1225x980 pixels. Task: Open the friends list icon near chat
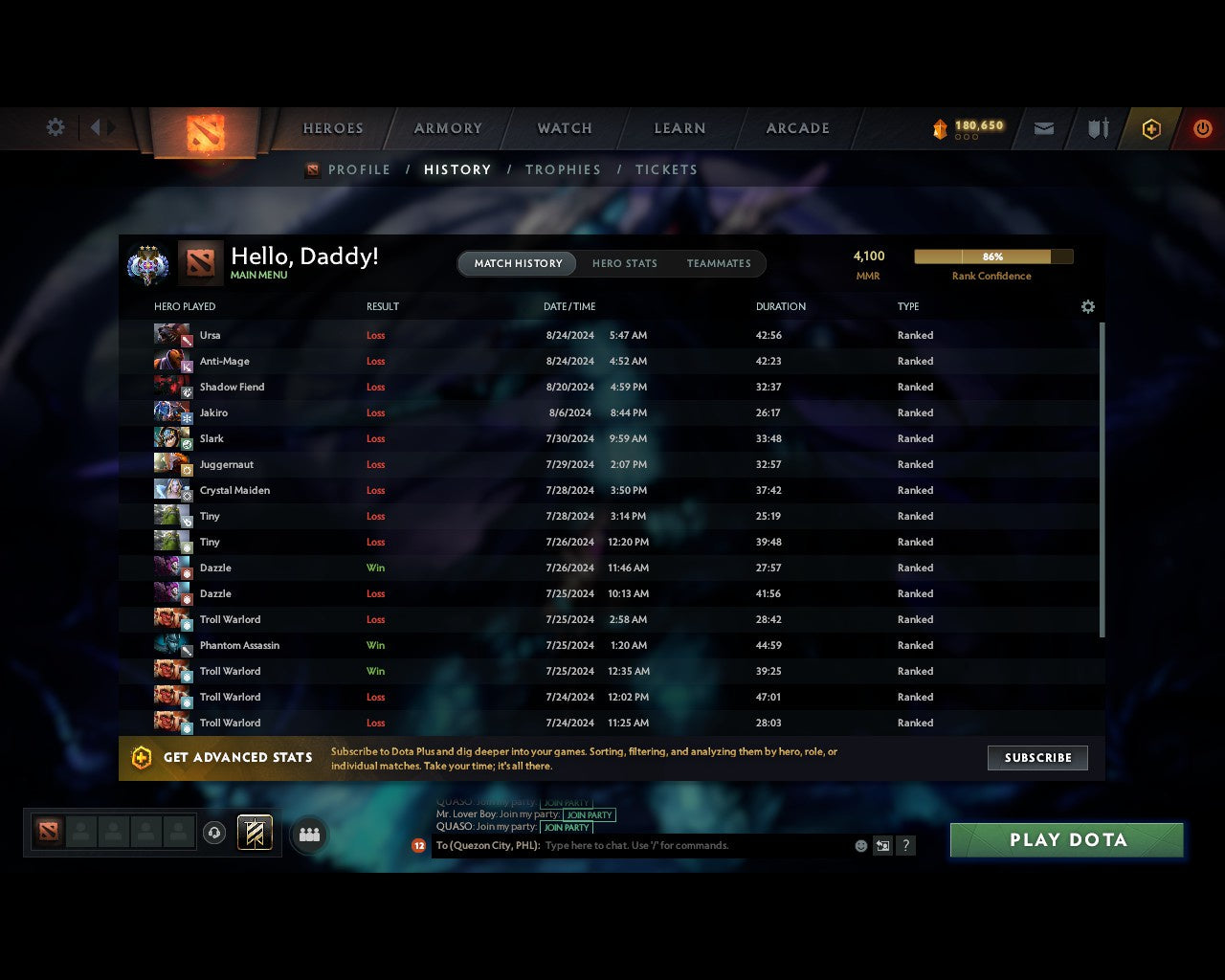308,834
